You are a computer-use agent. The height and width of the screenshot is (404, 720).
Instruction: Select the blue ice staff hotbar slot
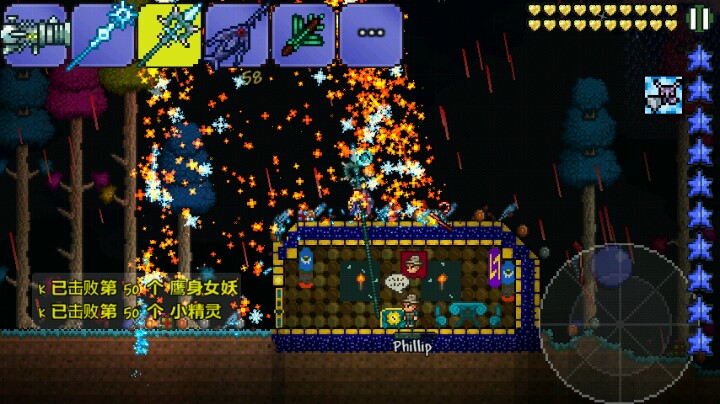click(101, 35)
